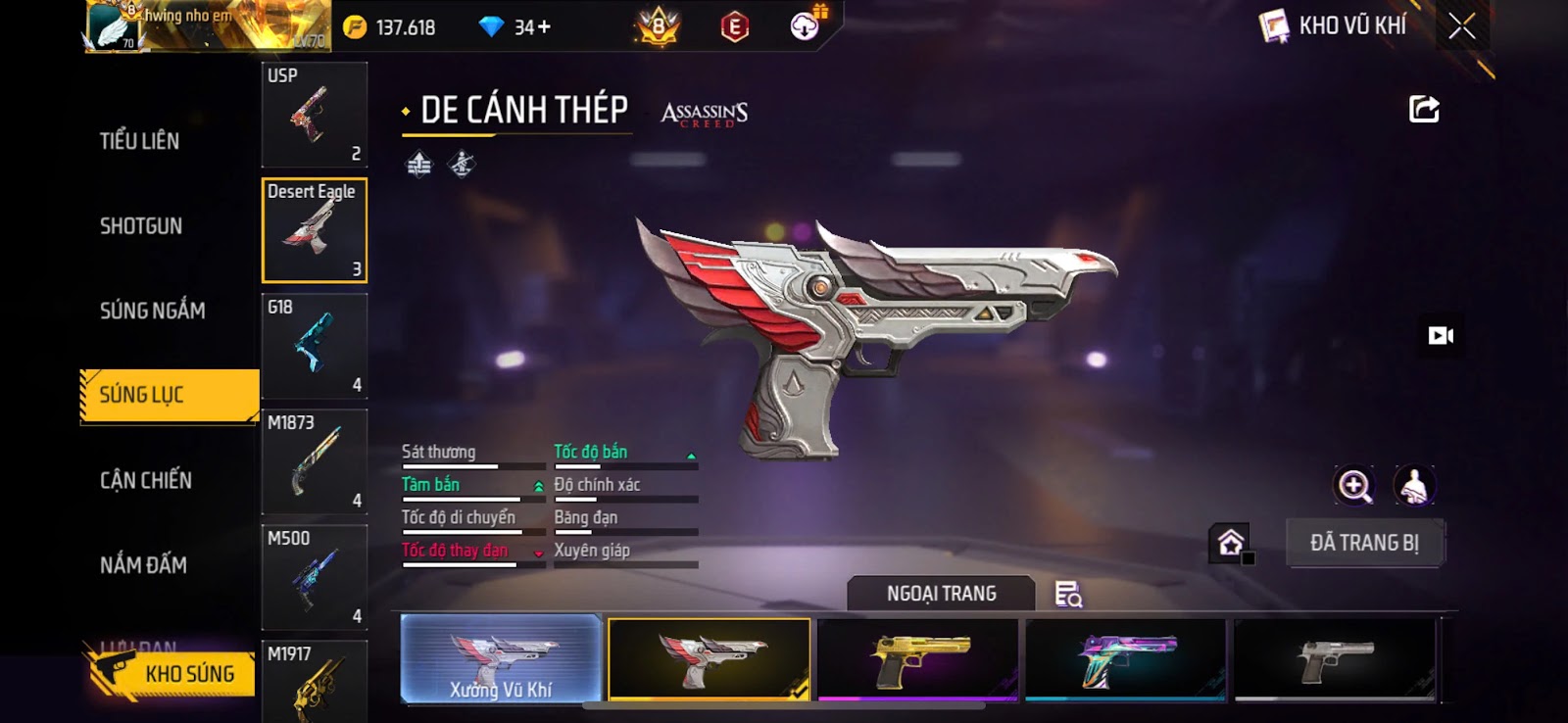
Task: Switch to the Tiểu Liên category
Action: pos(139,141)
